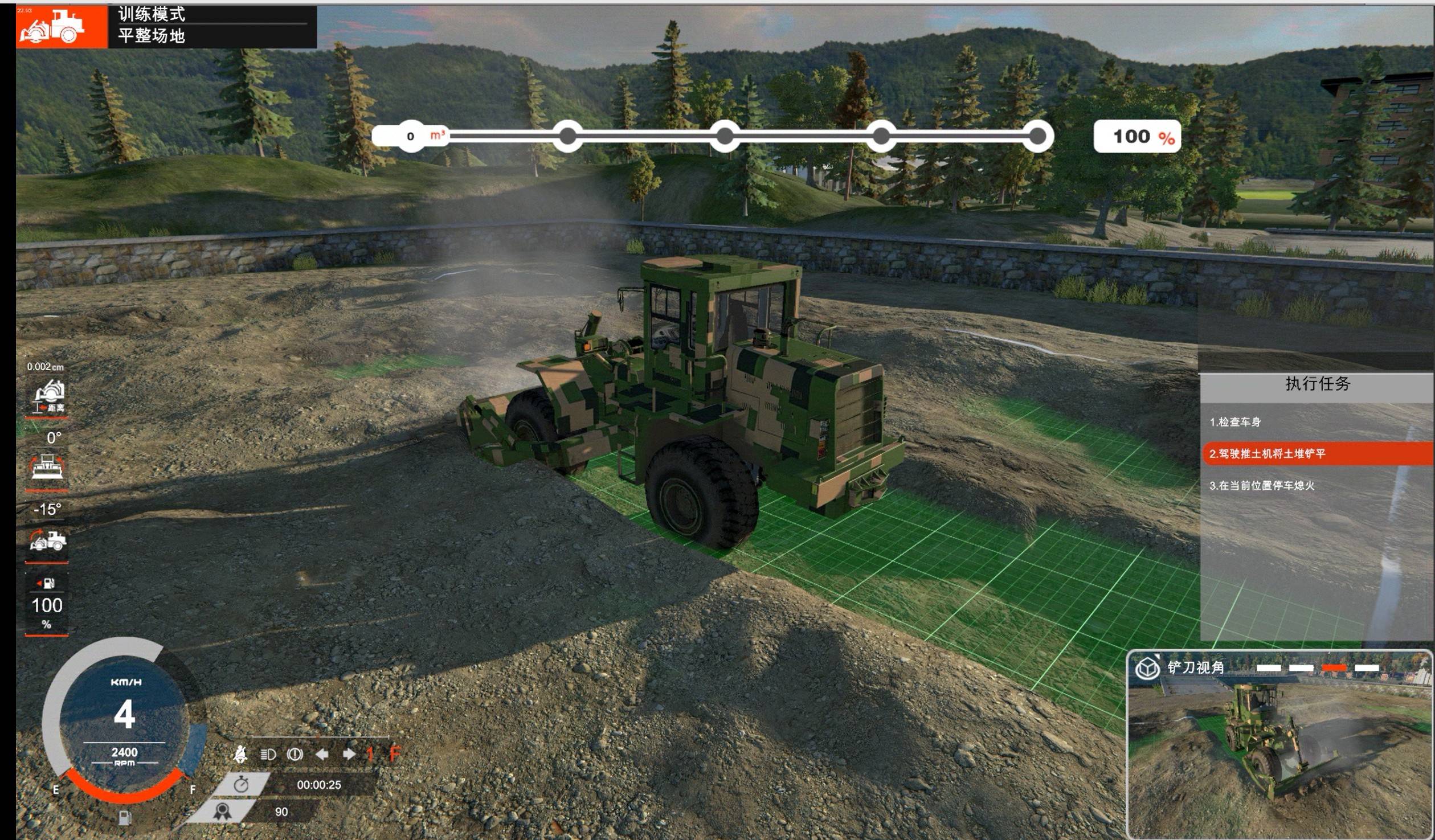
Task: Click the bulldozer logo in the top-left
Action: click(52, 27)
